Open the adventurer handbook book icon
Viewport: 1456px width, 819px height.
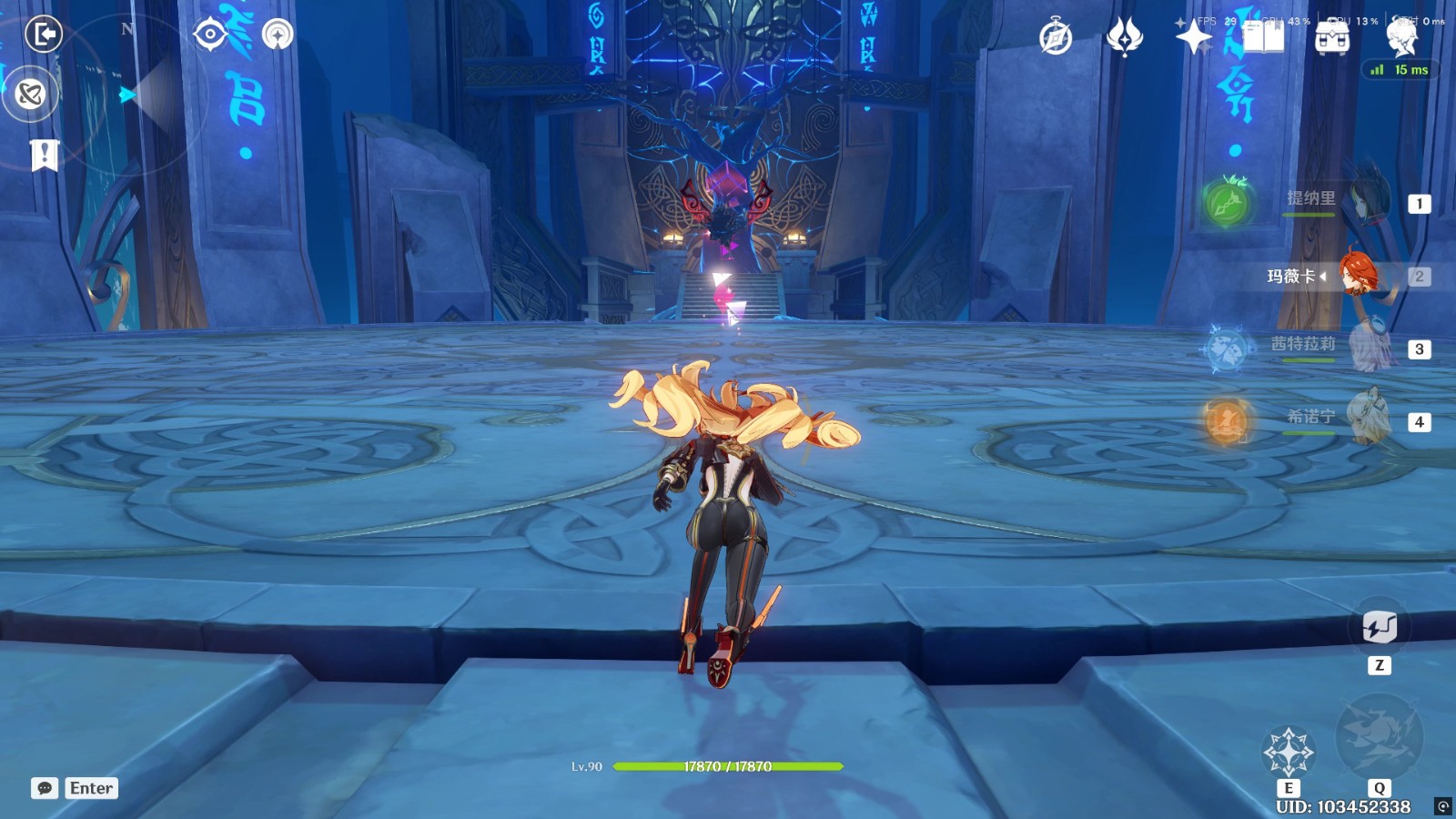(x=1263, y=38)
